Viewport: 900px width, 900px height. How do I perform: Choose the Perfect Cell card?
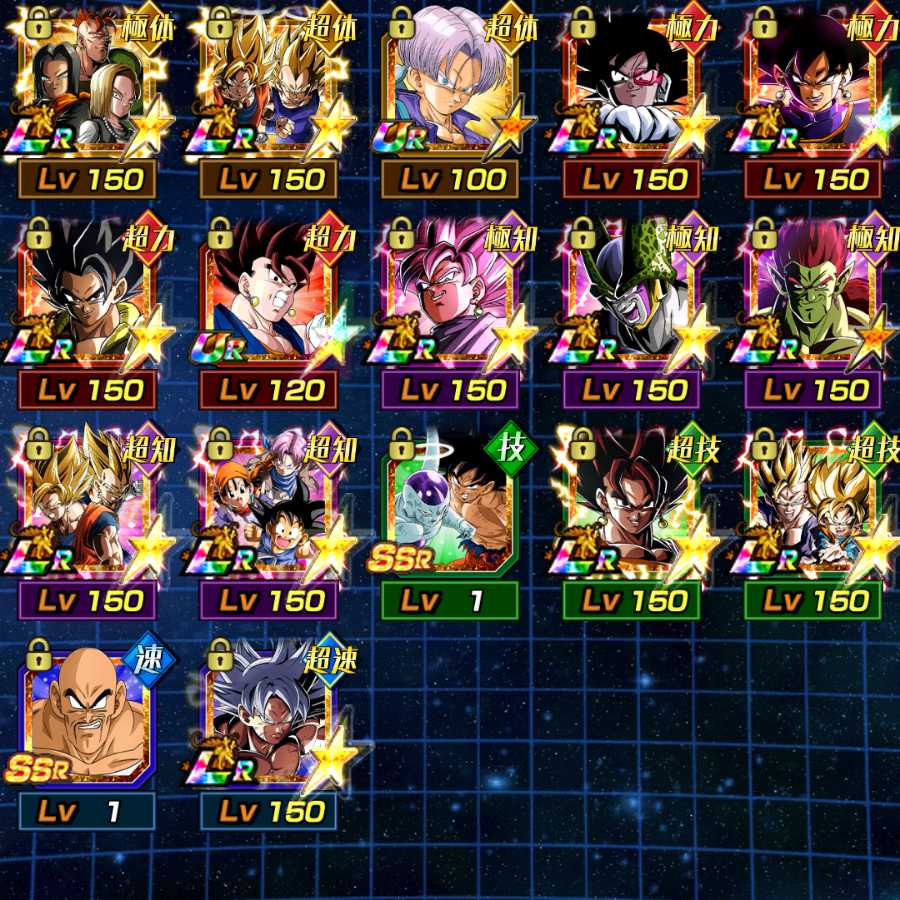click(632, 300)
